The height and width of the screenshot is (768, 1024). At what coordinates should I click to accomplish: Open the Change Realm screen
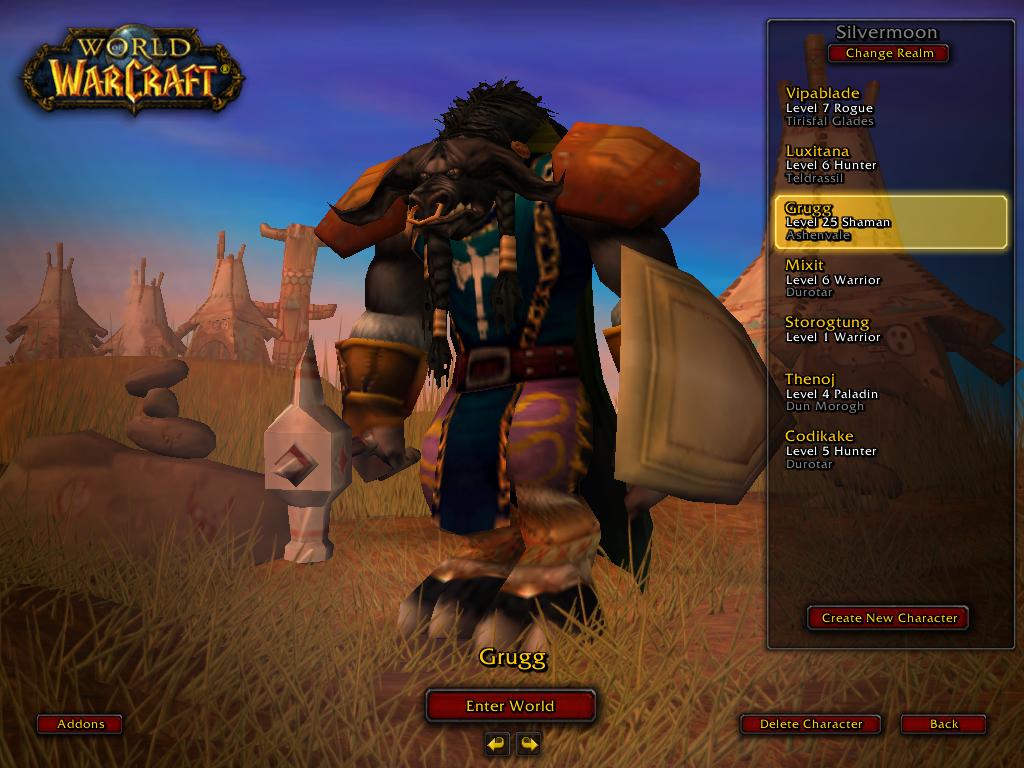coord(888,53)
